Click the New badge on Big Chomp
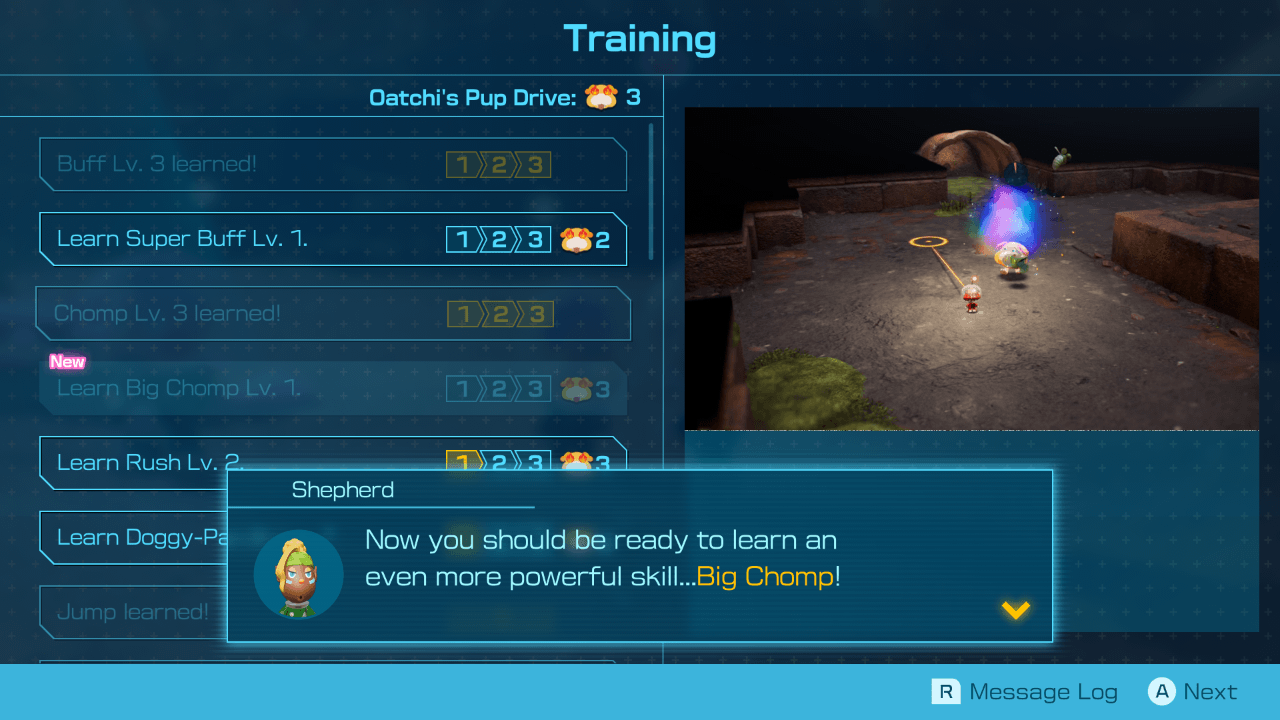 tap(67, 362)
